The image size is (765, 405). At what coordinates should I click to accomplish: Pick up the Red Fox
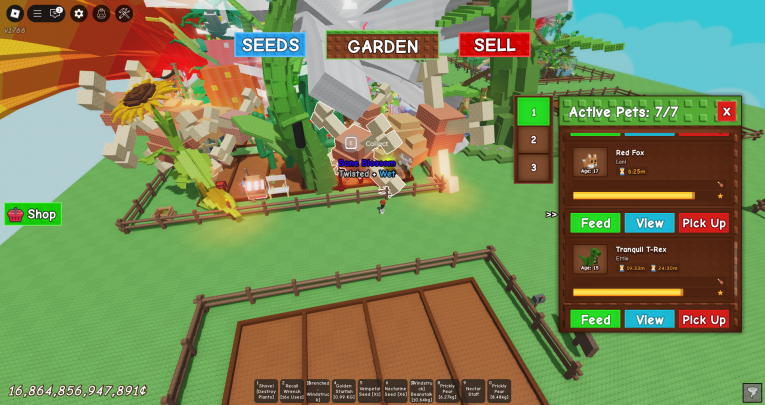[x=704, y=223]
